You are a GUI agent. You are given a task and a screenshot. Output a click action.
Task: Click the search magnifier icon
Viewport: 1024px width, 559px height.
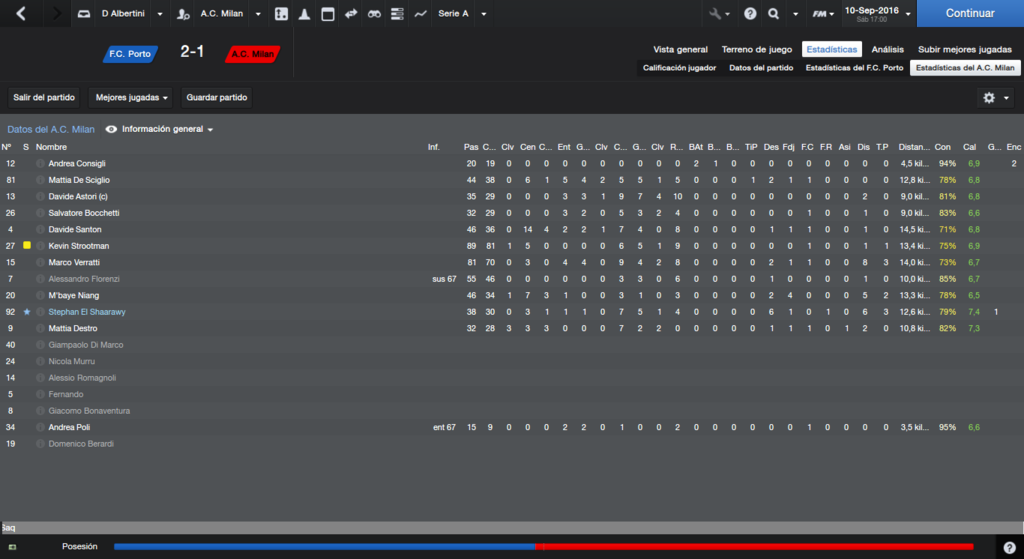(x=774, y=14)
